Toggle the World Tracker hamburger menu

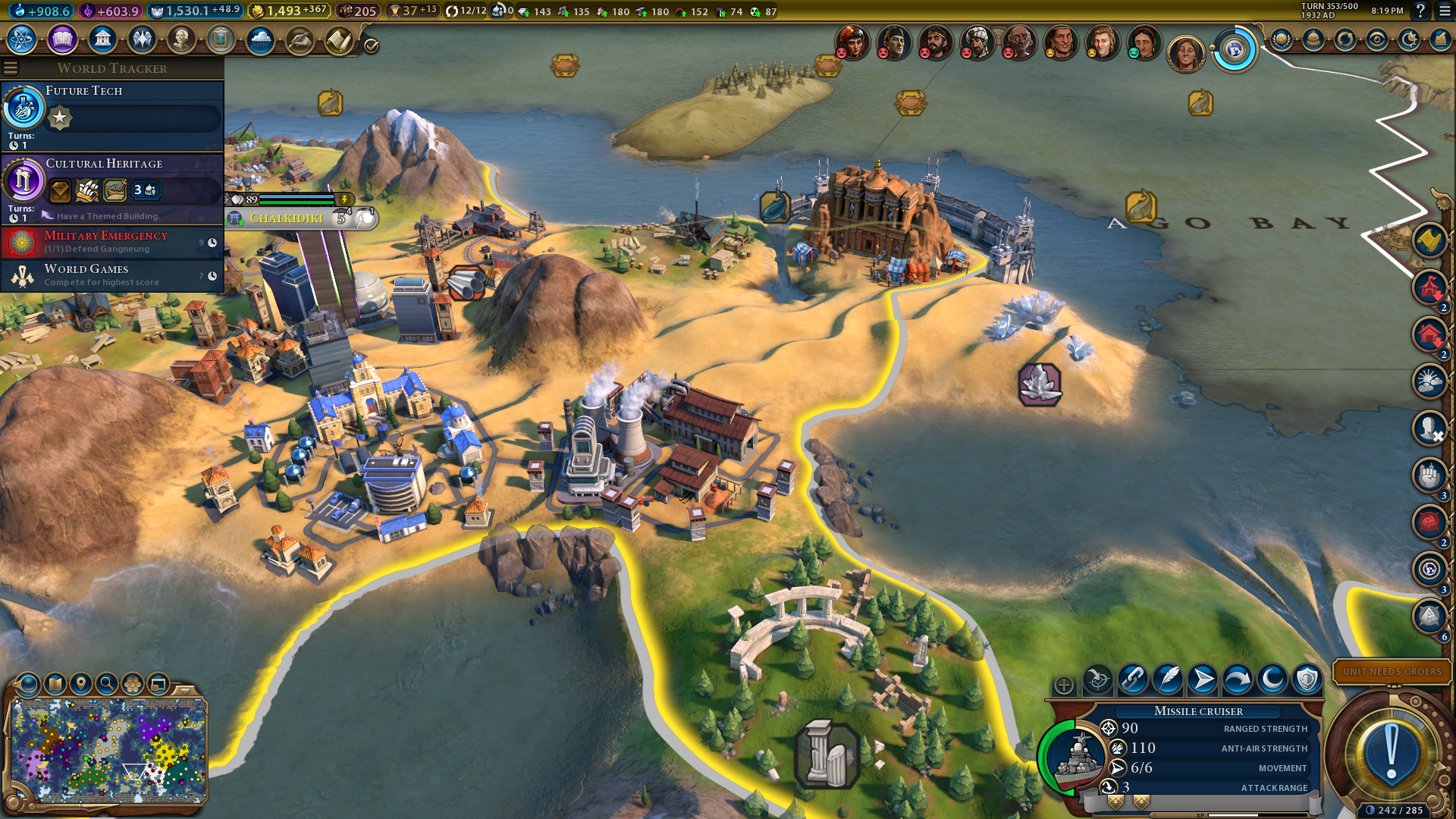(11, 68)
